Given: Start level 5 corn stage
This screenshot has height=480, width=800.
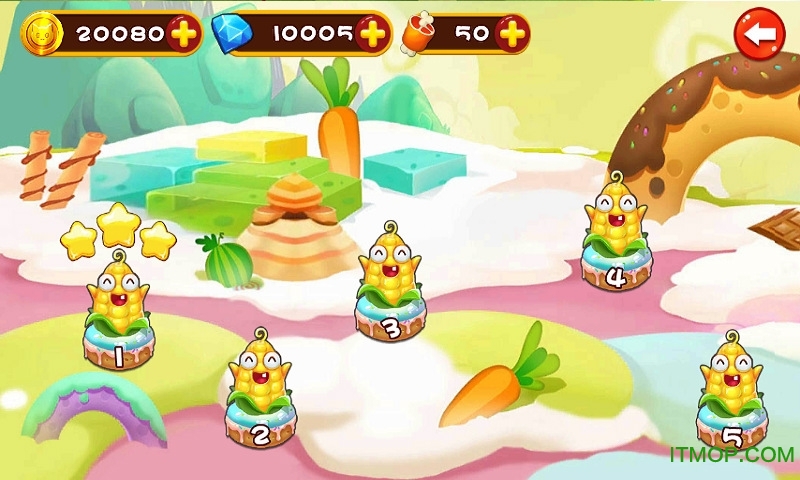Looking at the screenshot, I should (731, 400).
